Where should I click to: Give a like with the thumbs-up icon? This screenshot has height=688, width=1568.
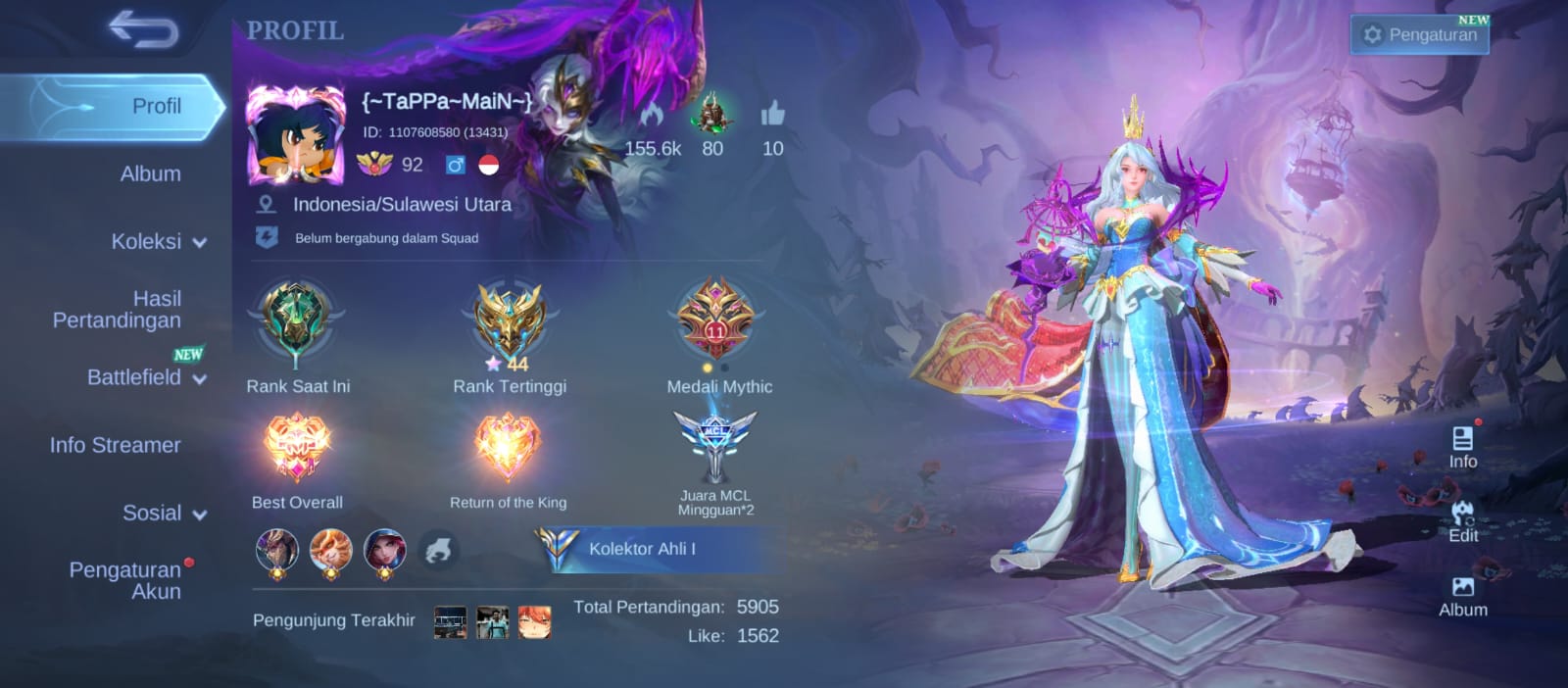[x=772, y=116]
